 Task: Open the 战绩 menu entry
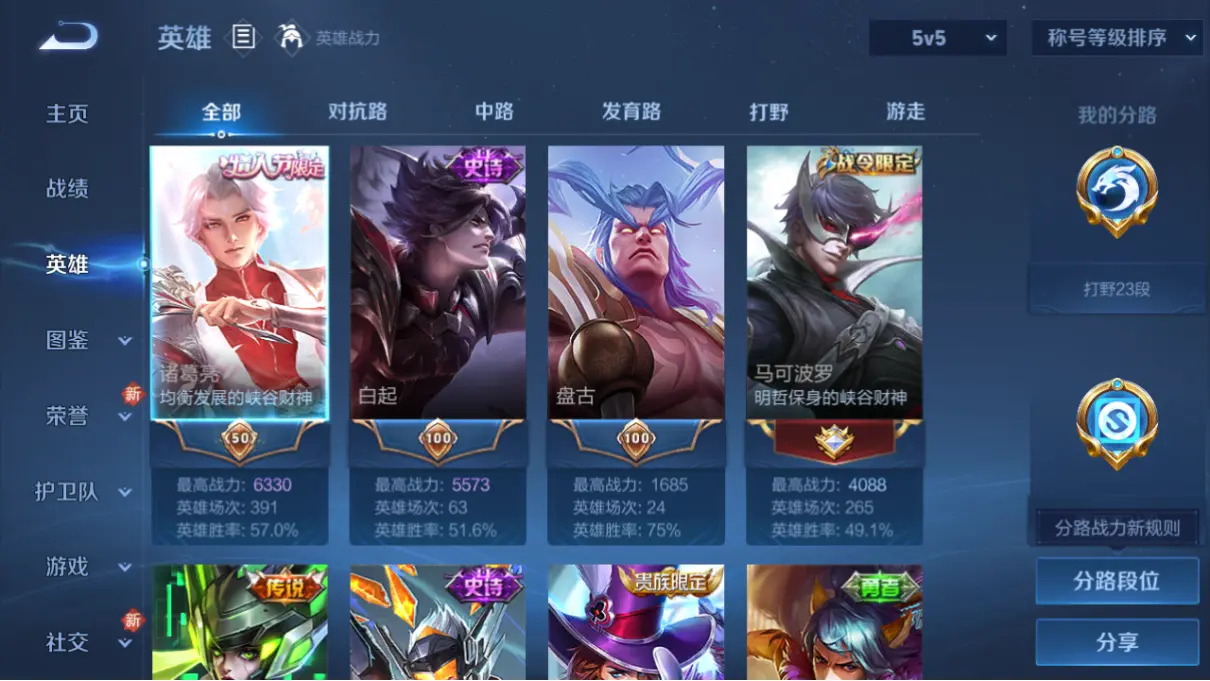click(x=67, y=189)
